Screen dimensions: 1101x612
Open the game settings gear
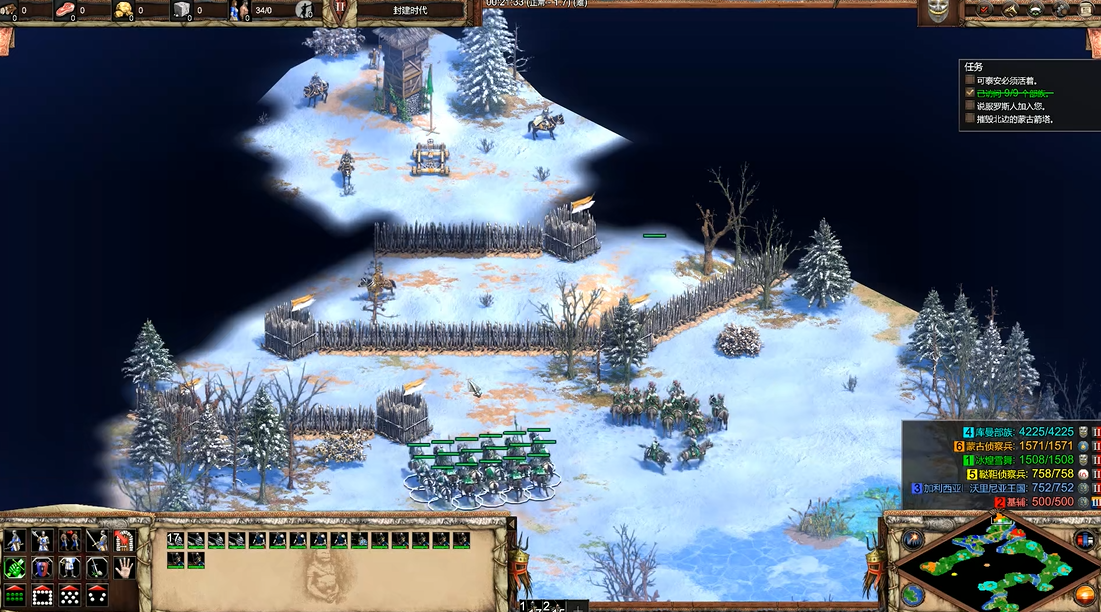pyautogui.click(x=1062, y=10)
